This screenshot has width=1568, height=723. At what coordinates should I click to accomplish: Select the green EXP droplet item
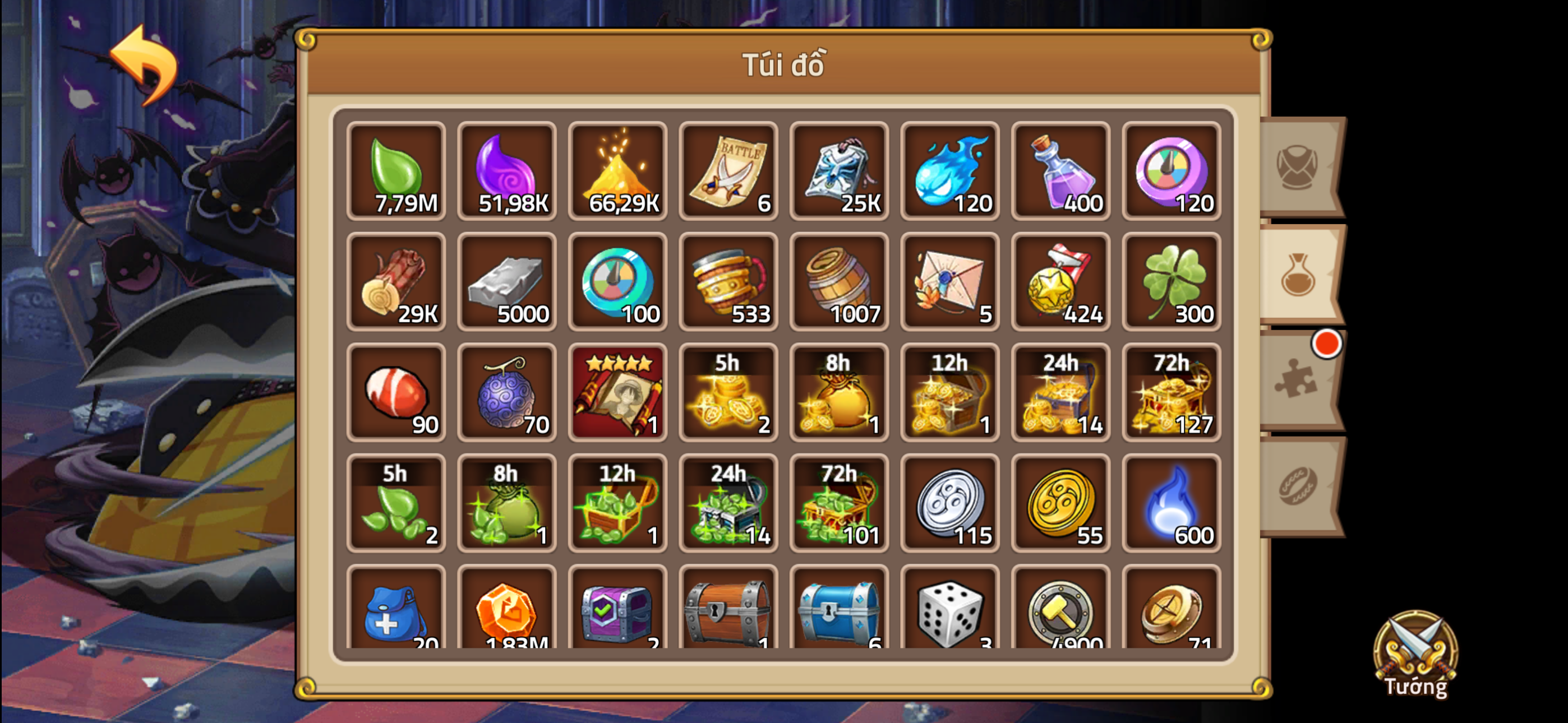396,172
